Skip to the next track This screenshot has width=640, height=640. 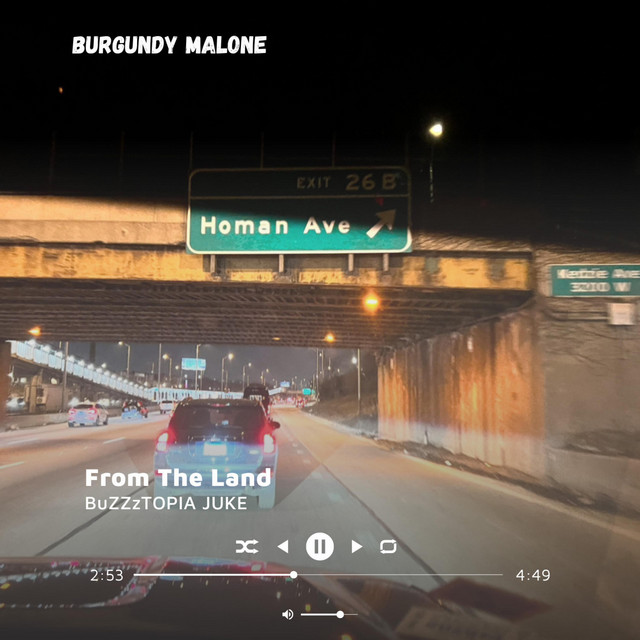[x=357, y=546]
